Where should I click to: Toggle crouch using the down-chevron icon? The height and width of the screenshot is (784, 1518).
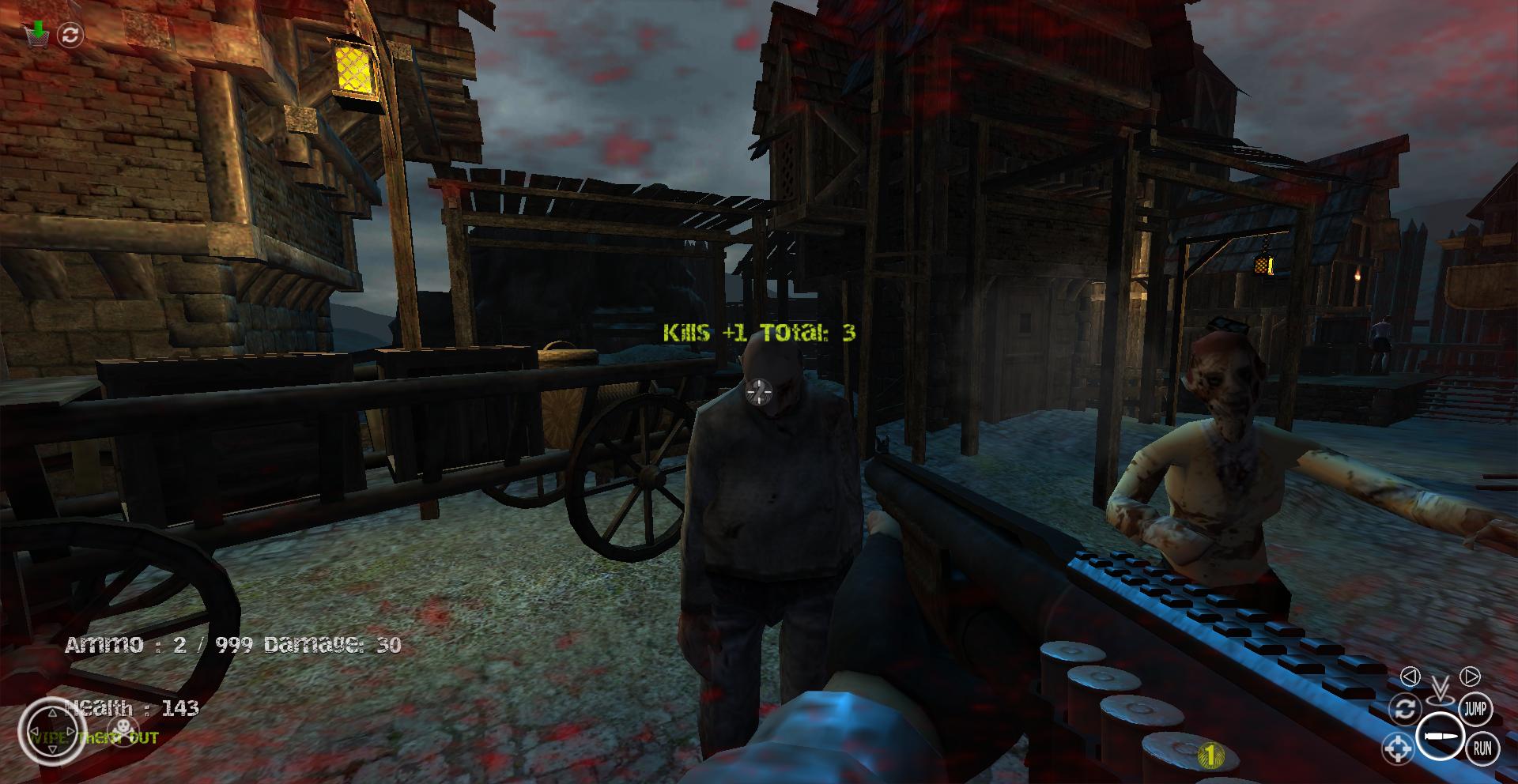[x=1440, y=687]
